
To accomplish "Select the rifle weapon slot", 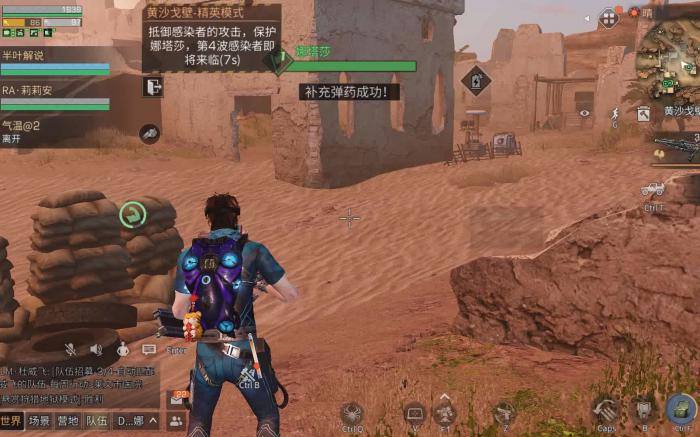I will click(x=675, y=148).
